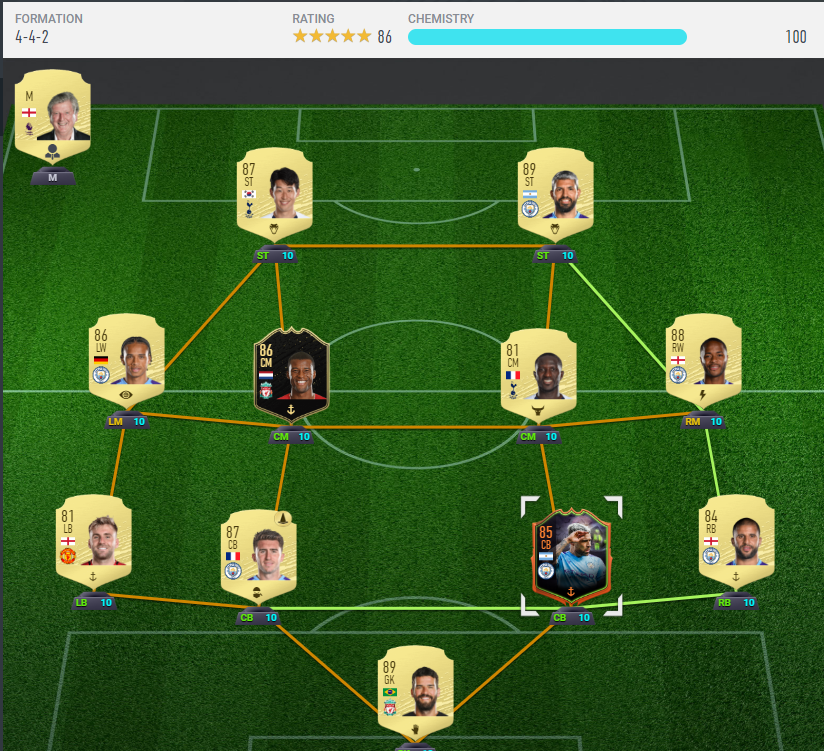Click the 86-rated LW player card
Image resolution: width=824 pixels, height=751 pixels.
pyautogui.click(x=127, y=360)
